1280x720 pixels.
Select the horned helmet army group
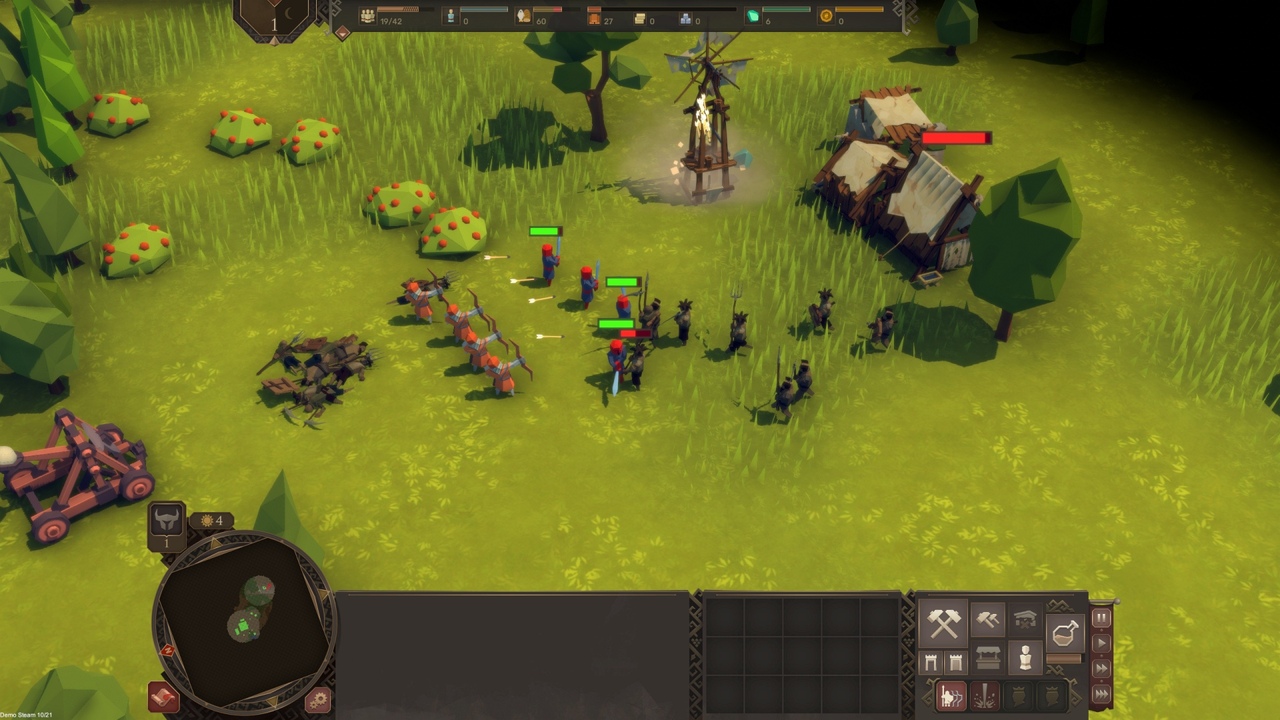tap(166, 521)
